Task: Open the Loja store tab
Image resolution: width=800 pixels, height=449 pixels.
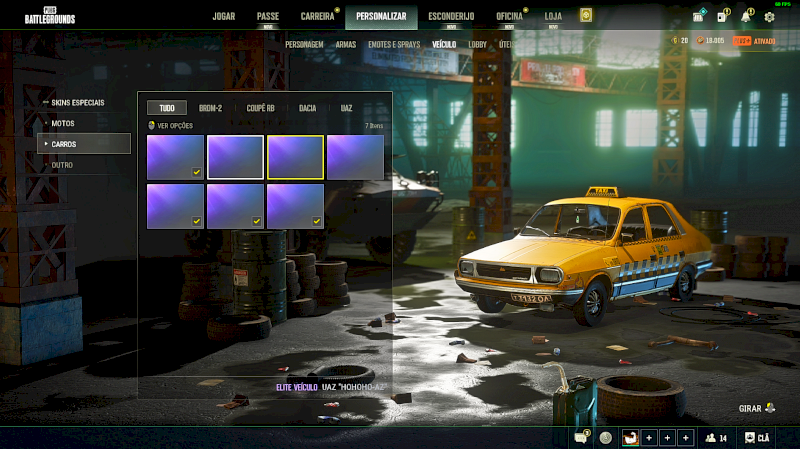Action: [x=553, y=16]
